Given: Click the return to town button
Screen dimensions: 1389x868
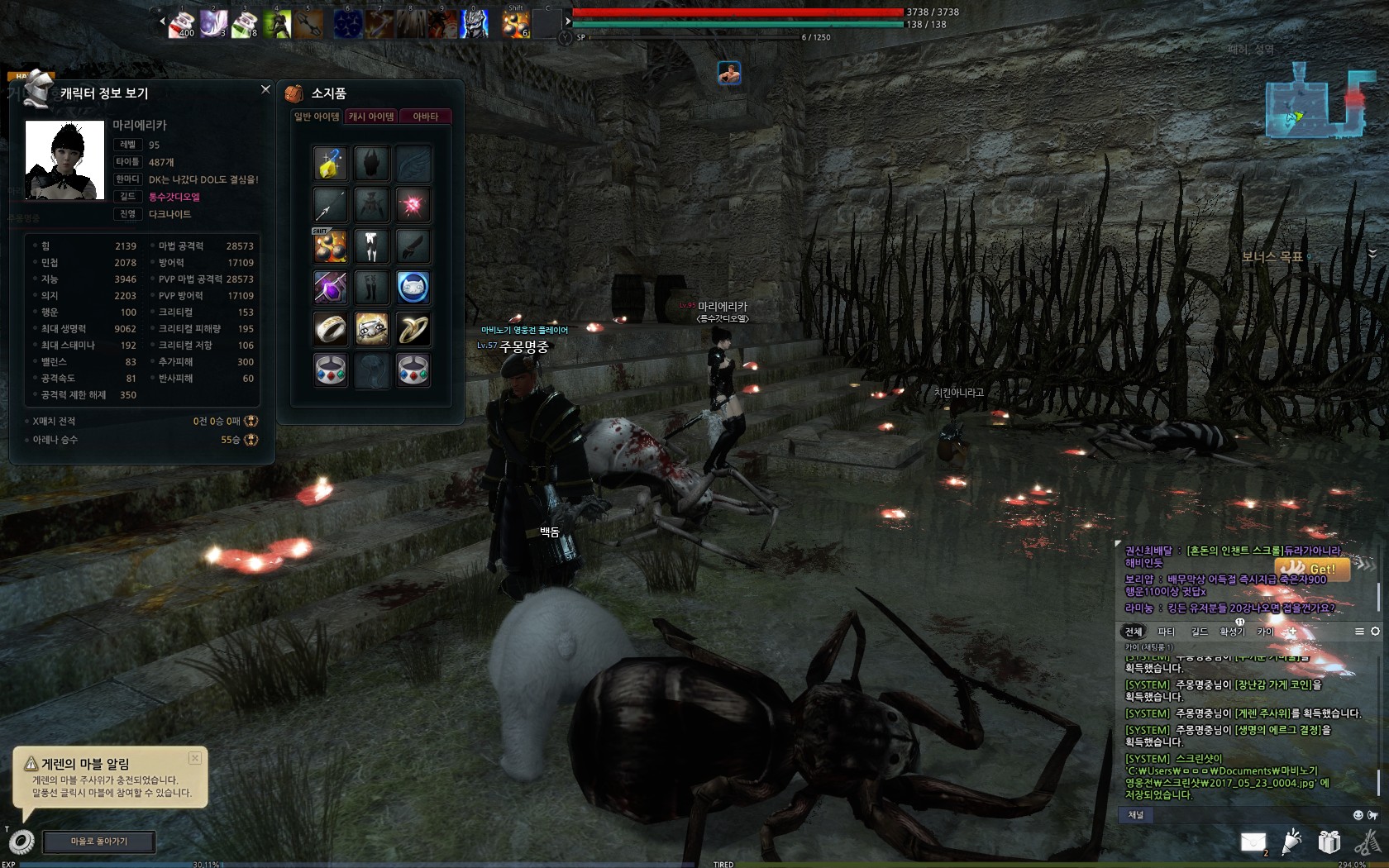Looking at the screenshot, I should click(99, 842).
